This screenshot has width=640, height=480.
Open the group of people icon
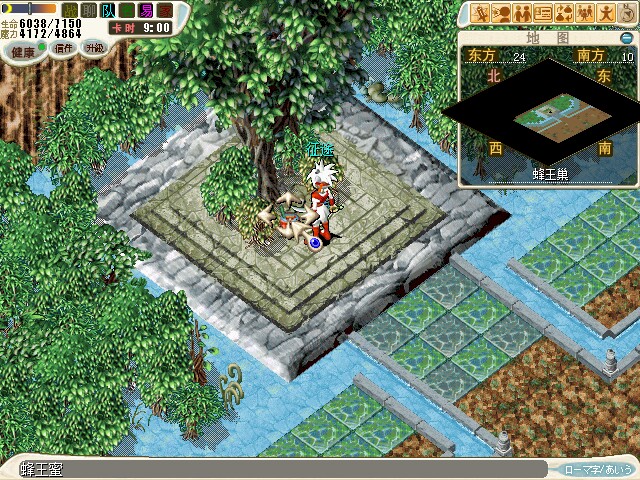pos(585,13)
